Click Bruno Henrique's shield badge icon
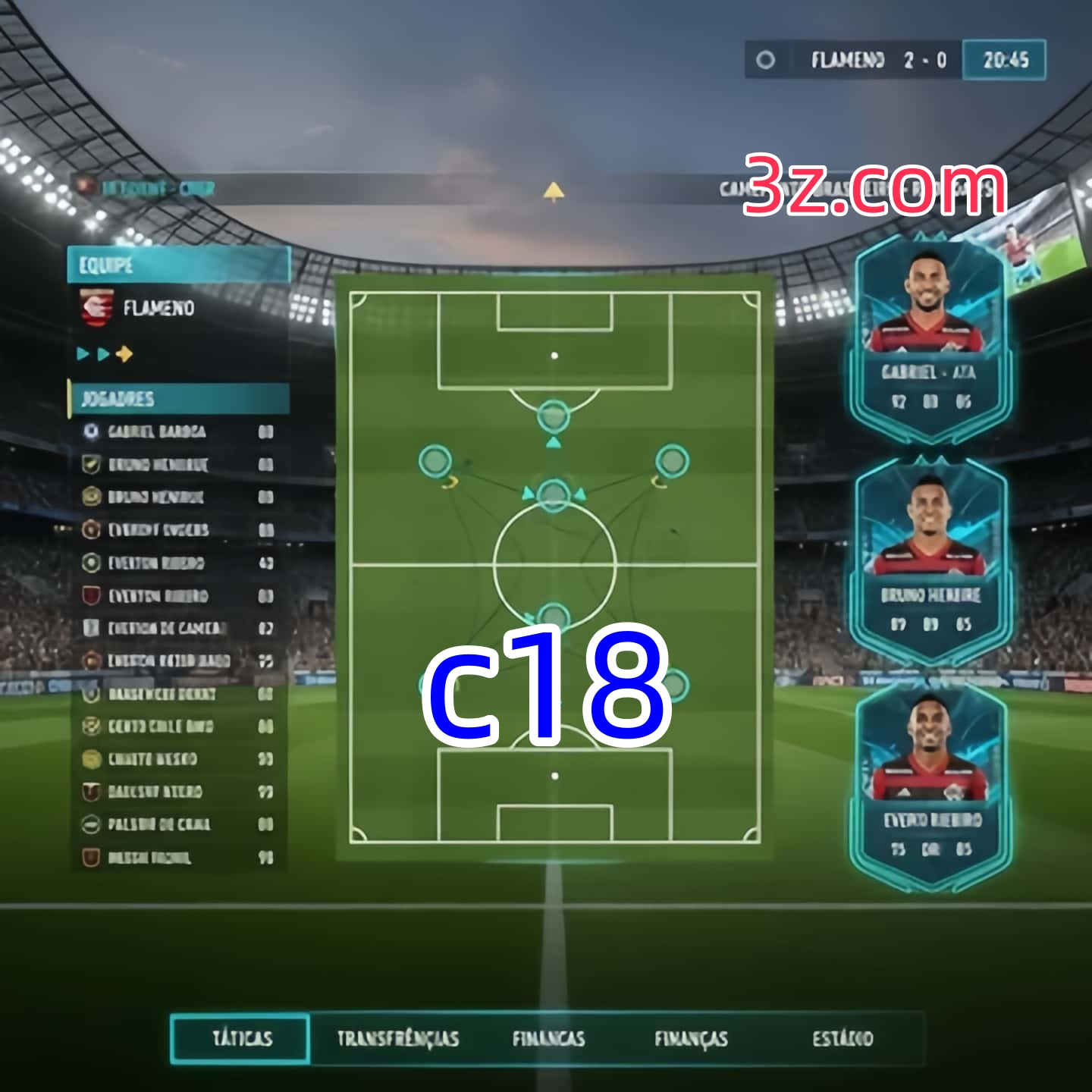This screenshot has width=1092, height=1092. [x=91, y=464]
